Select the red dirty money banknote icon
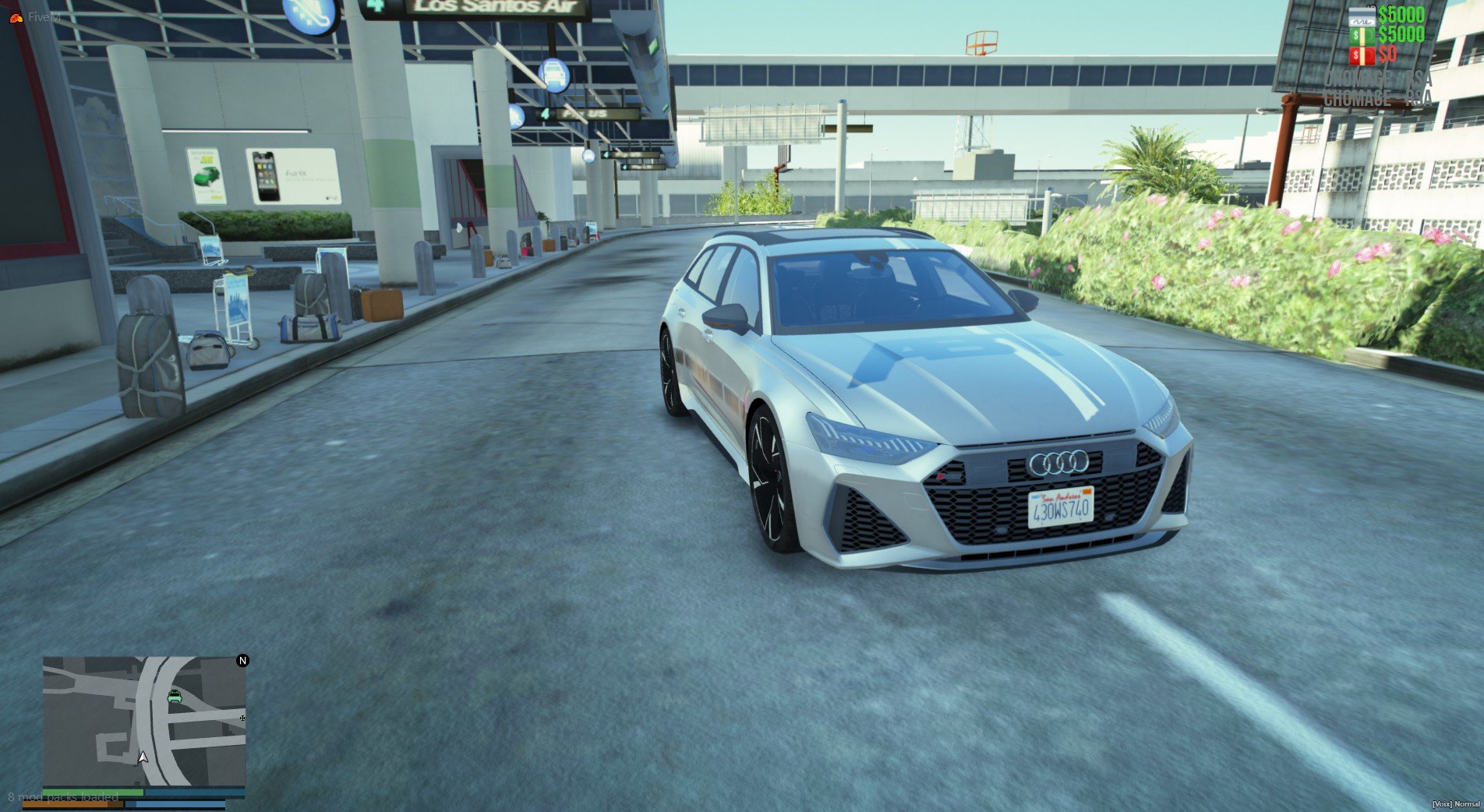The image size is (1484, 812). coord(1362,55)
